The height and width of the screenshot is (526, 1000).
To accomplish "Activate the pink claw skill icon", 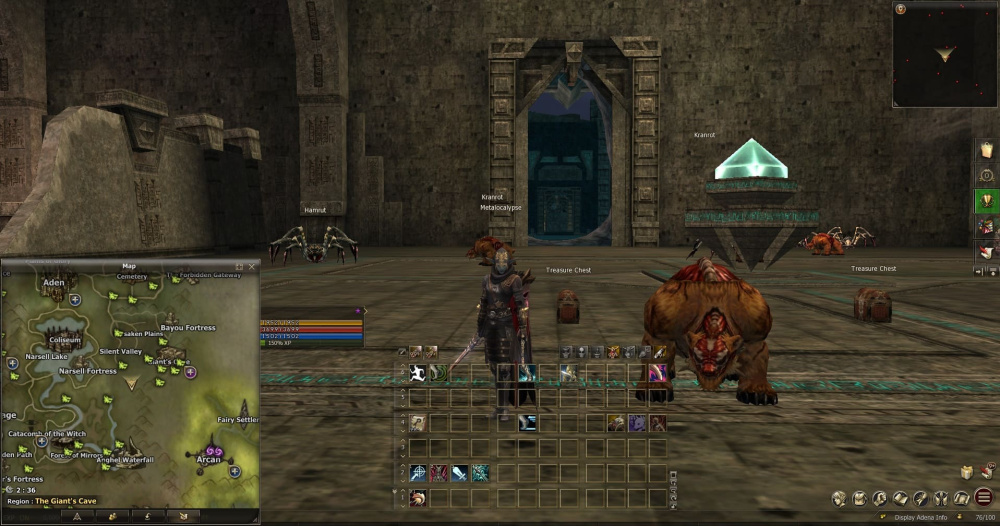I will click(658, 374).
